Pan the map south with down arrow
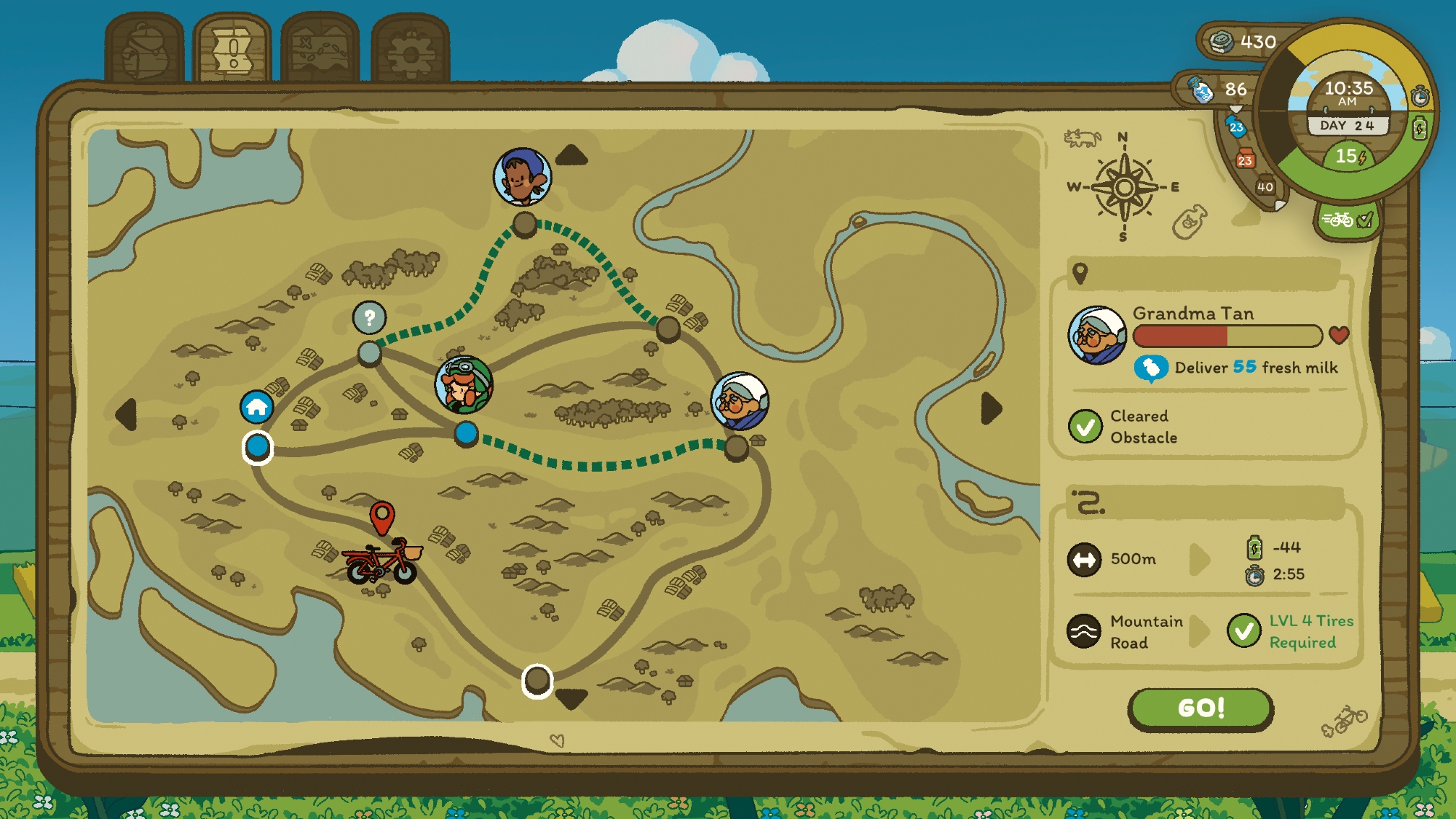Image resolution: width=1456 pixels, height=819 pixels. pos(571,698)
